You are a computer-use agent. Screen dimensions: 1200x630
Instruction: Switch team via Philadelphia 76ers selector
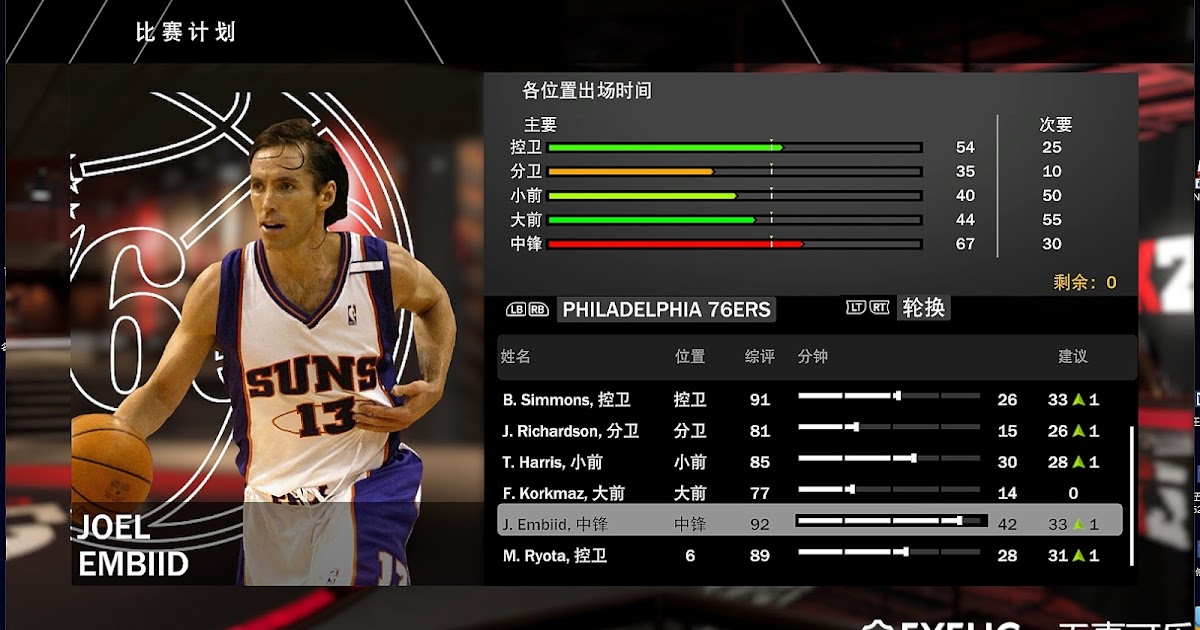pos(666,309)
